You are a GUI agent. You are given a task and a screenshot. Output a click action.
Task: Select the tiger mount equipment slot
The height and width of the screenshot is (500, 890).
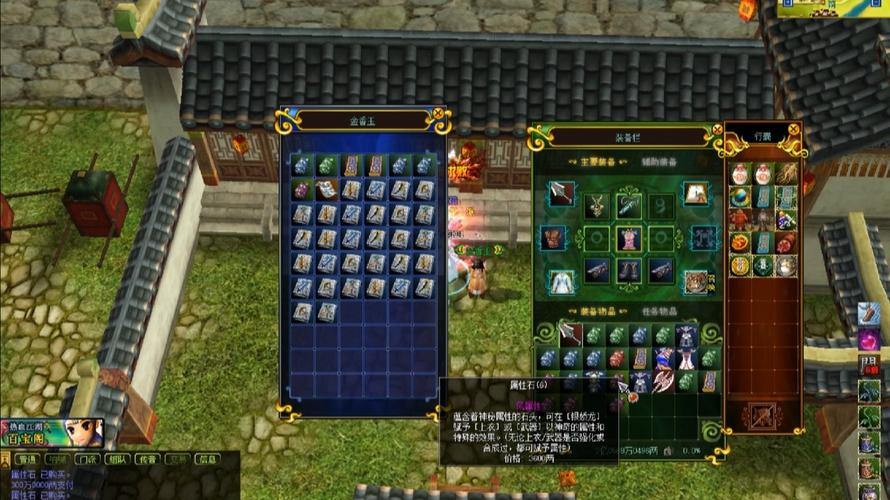(695, 281)
